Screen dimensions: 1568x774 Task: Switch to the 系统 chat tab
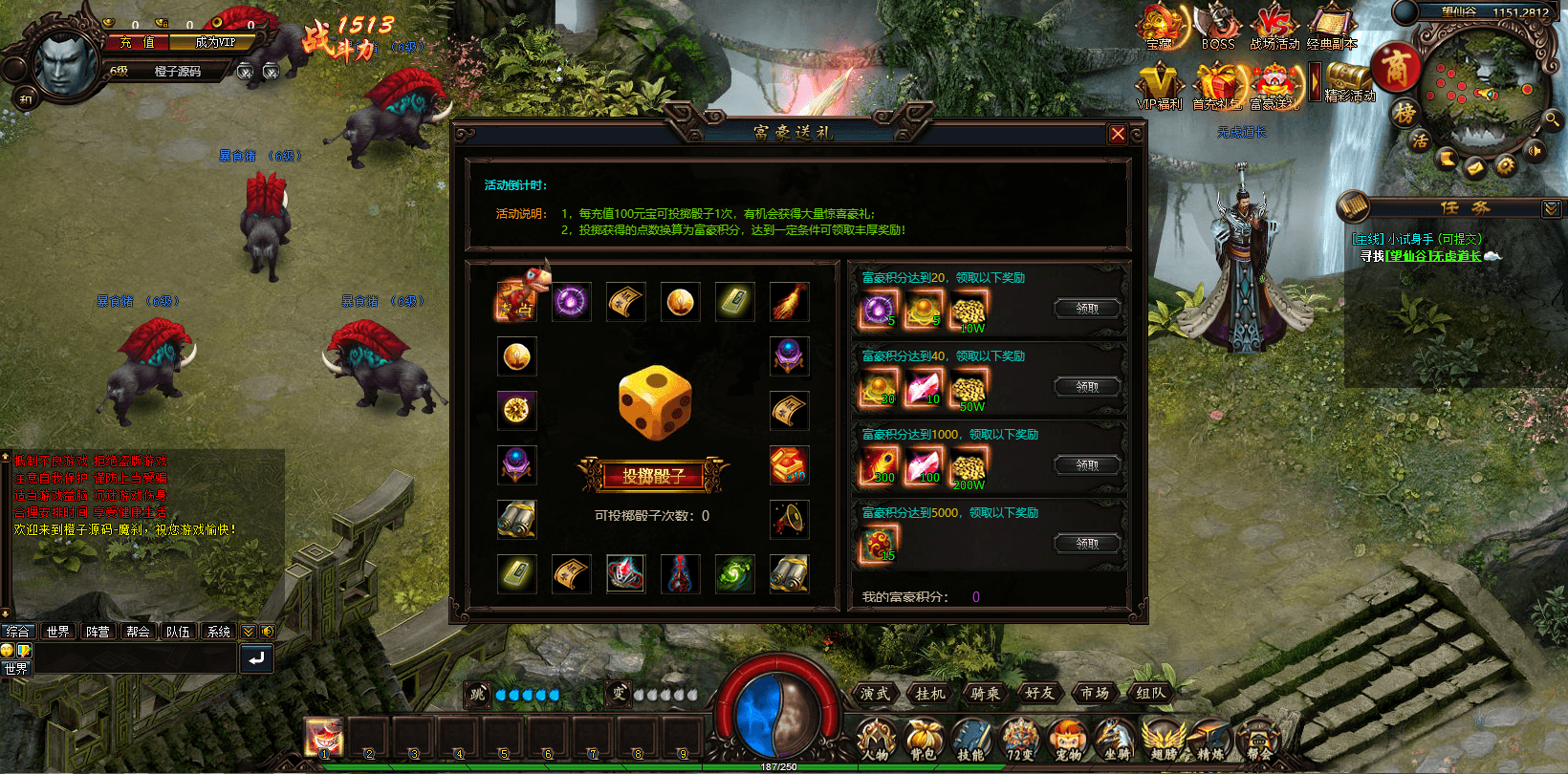[218, 631]
